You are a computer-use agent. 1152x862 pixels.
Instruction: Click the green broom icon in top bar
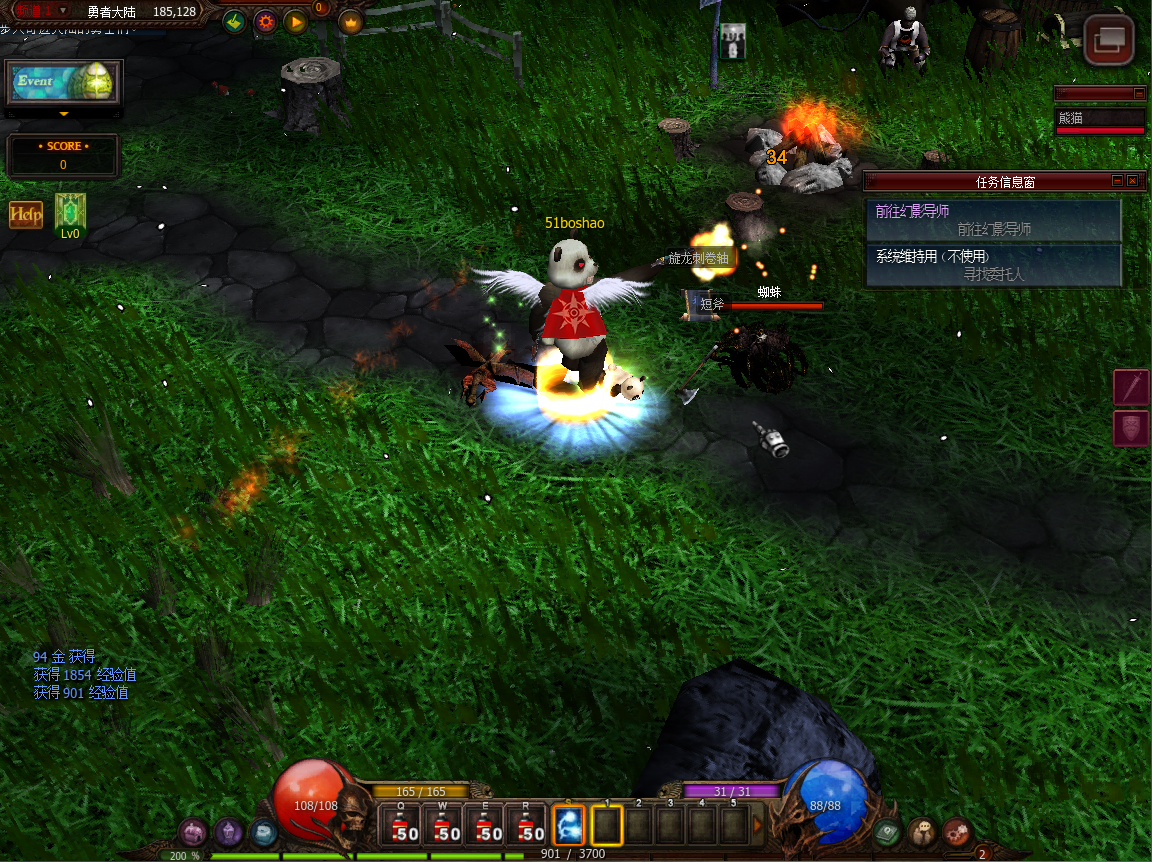click(x=234, y=21)
